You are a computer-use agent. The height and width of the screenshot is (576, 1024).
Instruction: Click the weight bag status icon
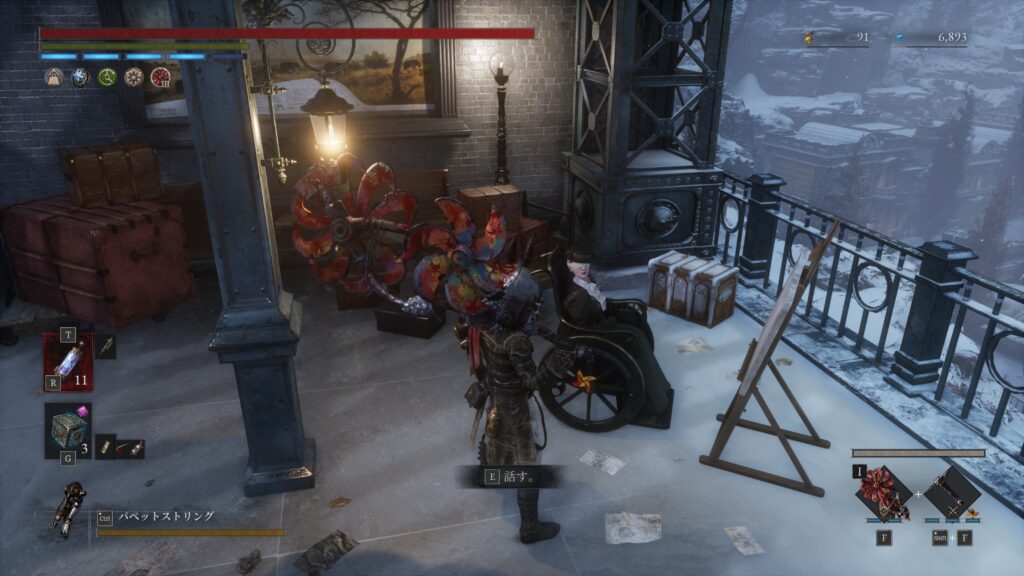point(53,77)
